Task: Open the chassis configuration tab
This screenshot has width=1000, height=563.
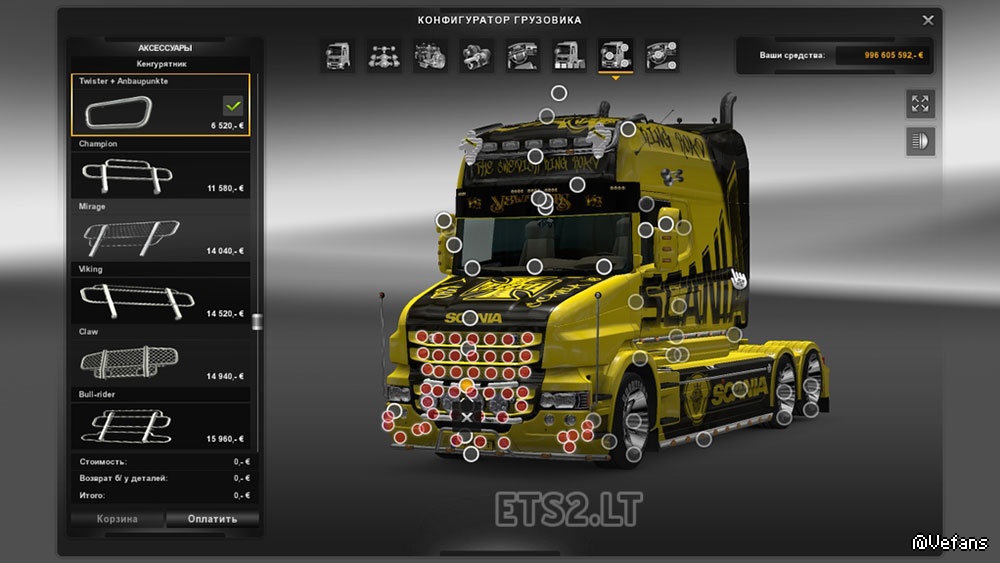Action: (383, 55)
